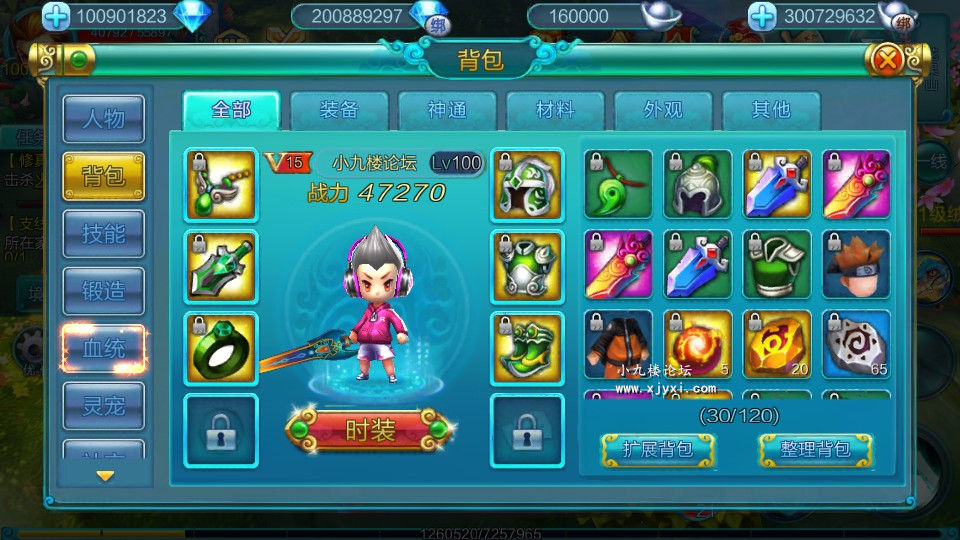Screen dimensions: 960x540
Task: Select the equipped green jade ring
Action: pos(221,347)
